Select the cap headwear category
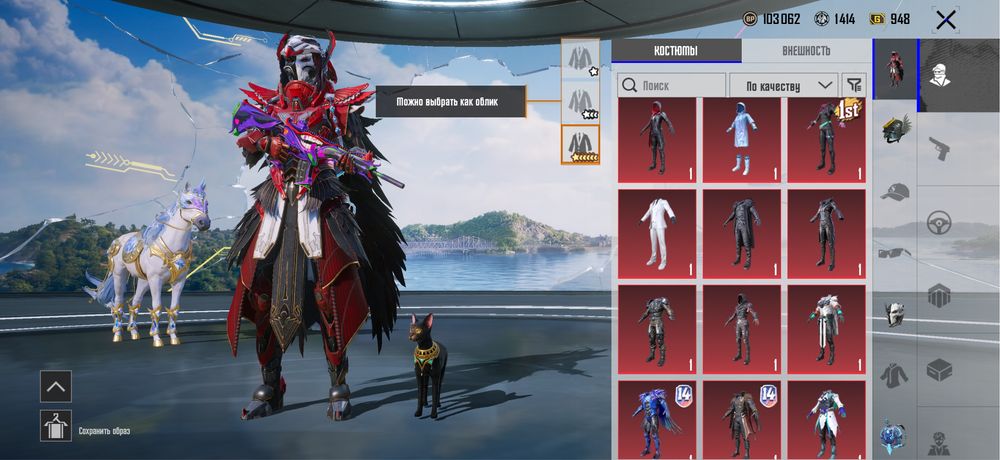This screenshot has width=1000, height=460. coord(895,192)
